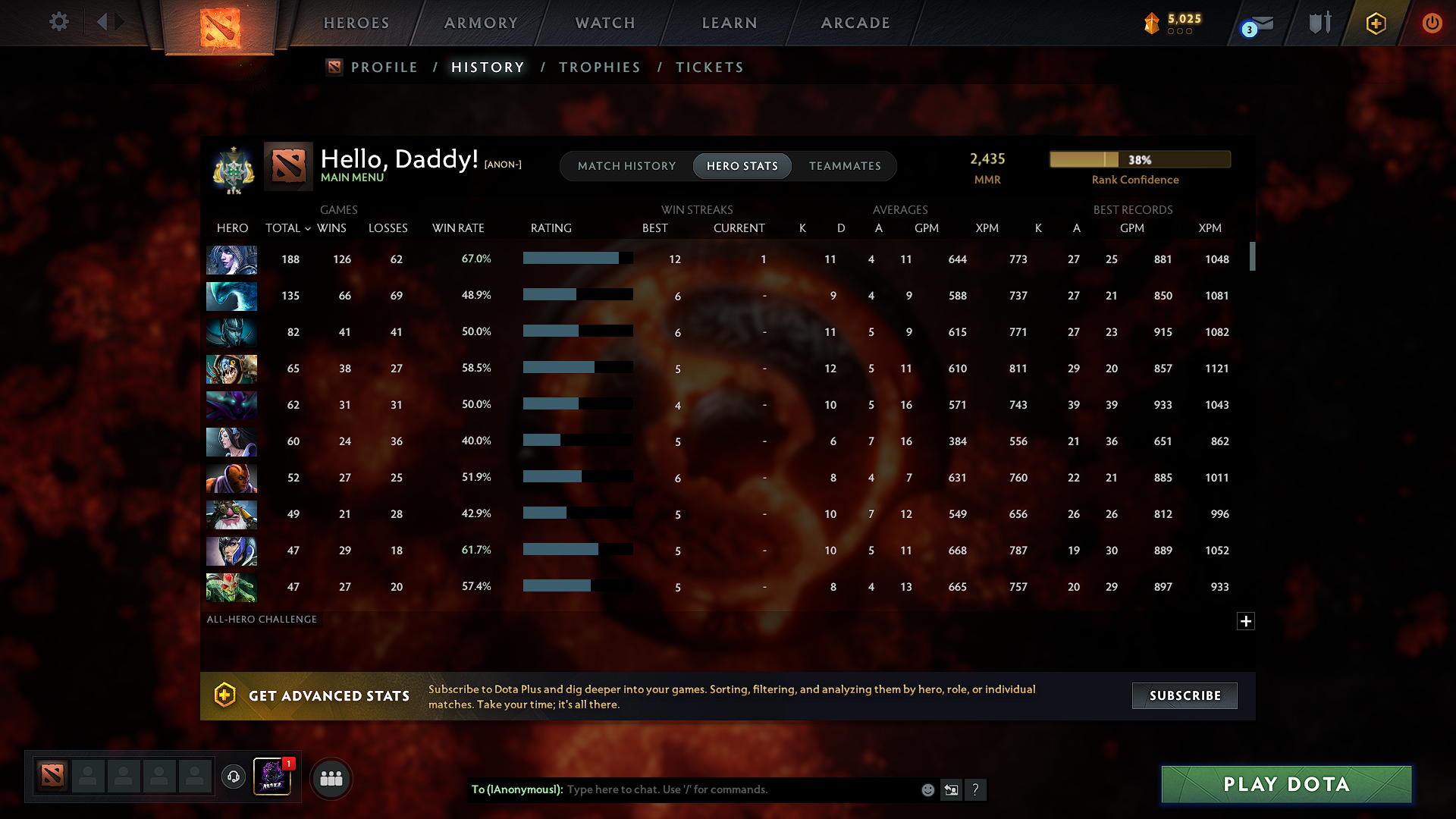
Task: Switch to MATCH HISTORY view
Action: click(x=626, y=165)
